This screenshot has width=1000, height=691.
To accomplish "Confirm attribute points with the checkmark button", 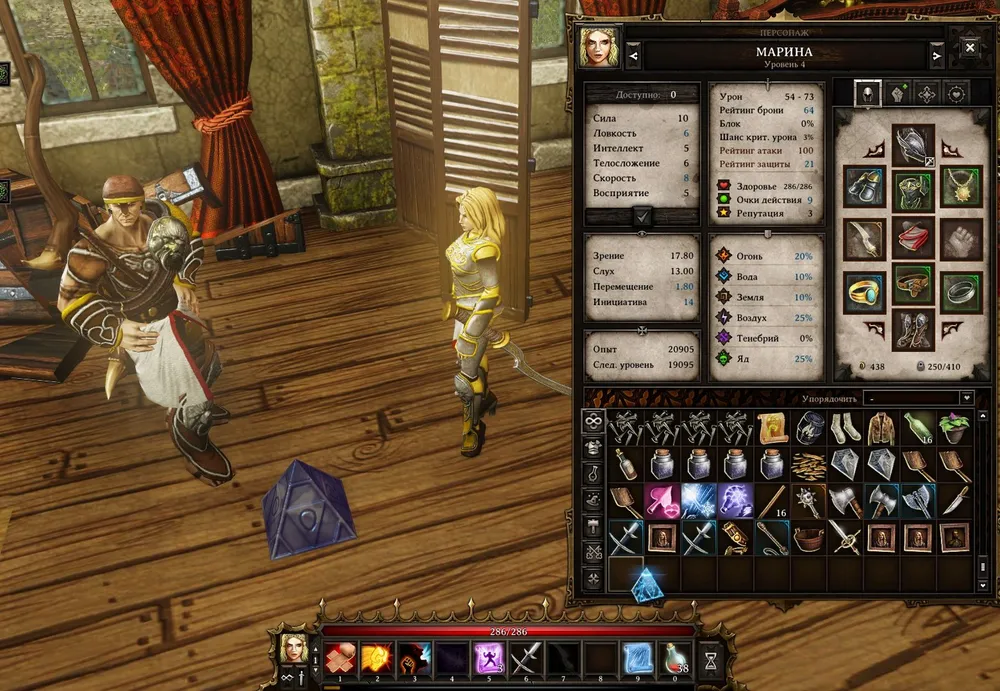I will tap(642, 216).
